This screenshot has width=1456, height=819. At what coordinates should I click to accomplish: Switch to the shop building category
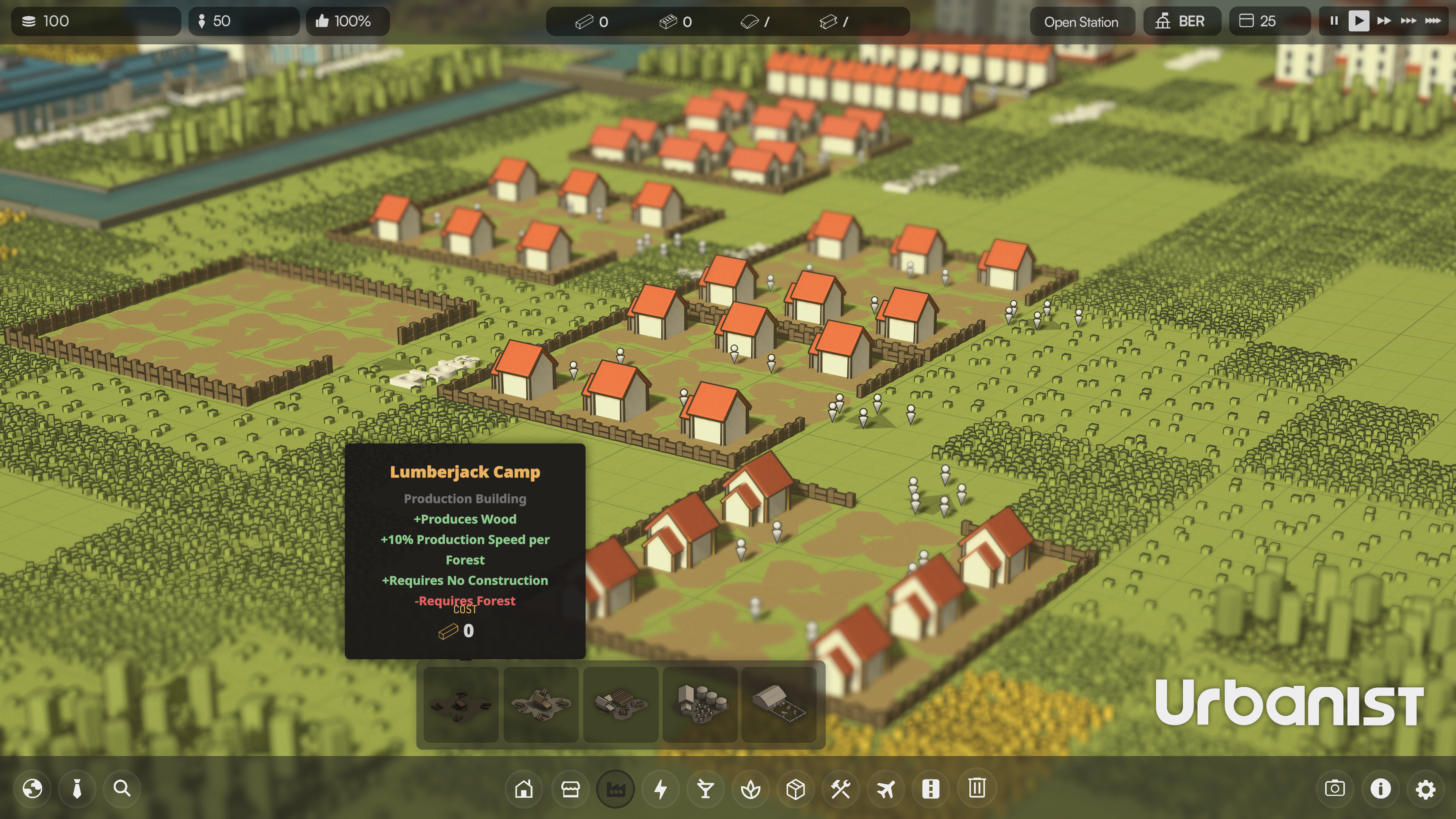[x=570, y=789]
